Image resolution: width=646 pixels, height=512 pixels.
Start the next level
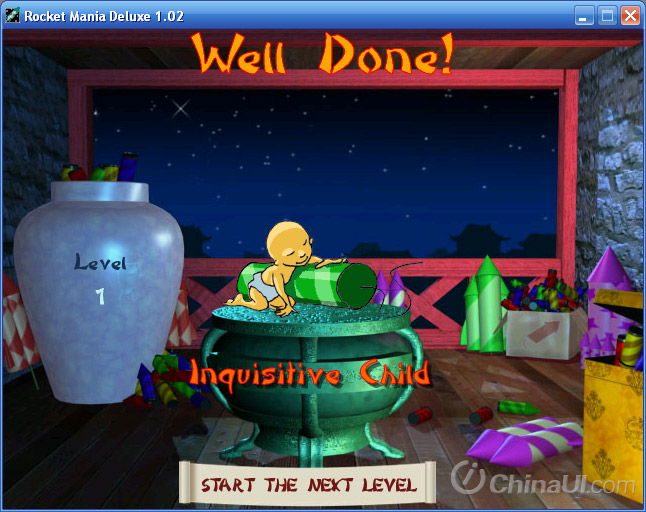[308, 485]
